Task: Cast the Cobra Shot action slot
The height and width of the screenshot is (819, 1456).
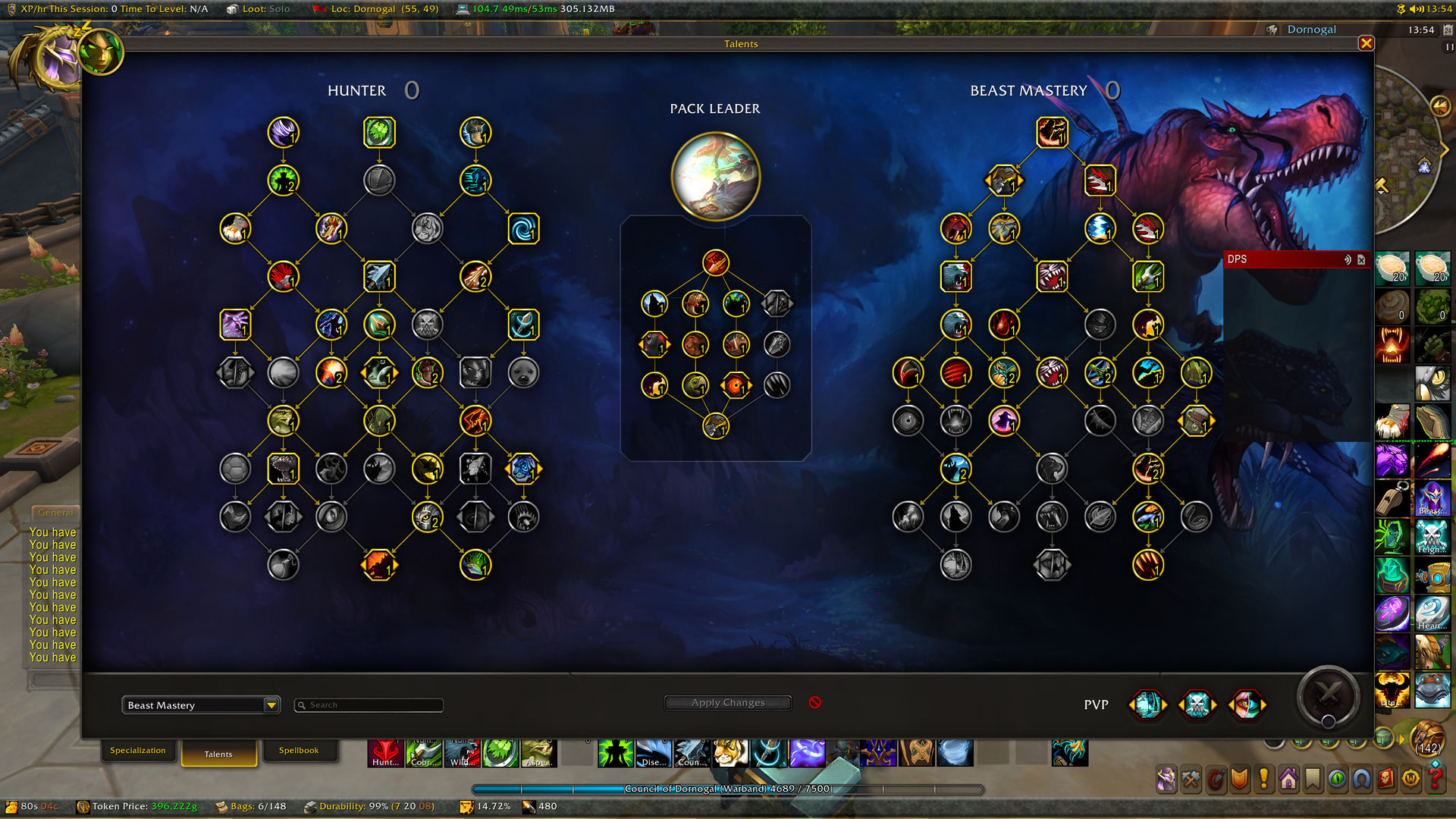Action: pyautogui.click(x=424, y=753)
